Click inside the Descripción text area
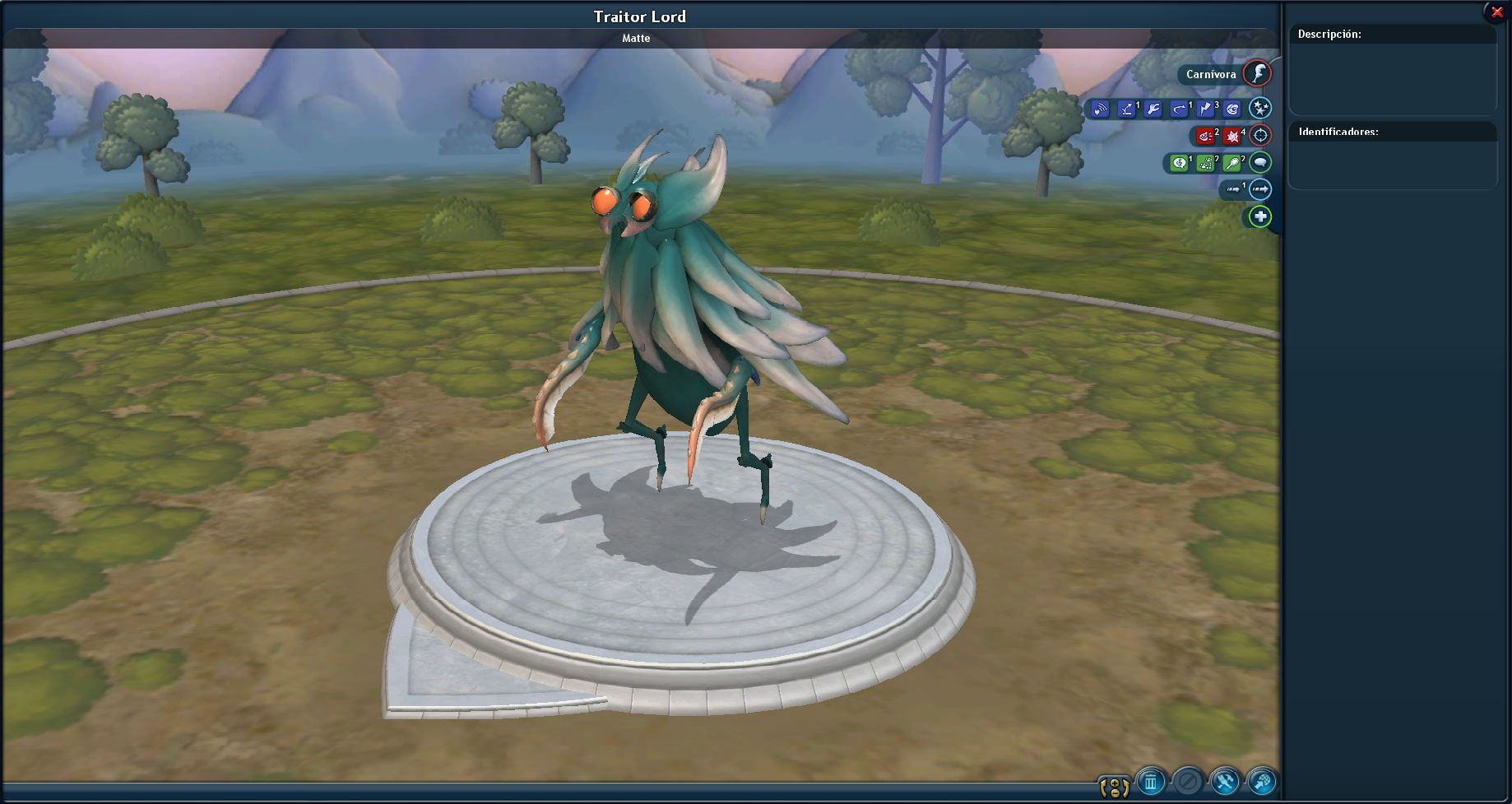1512x804 pixels. point(1393,78)
